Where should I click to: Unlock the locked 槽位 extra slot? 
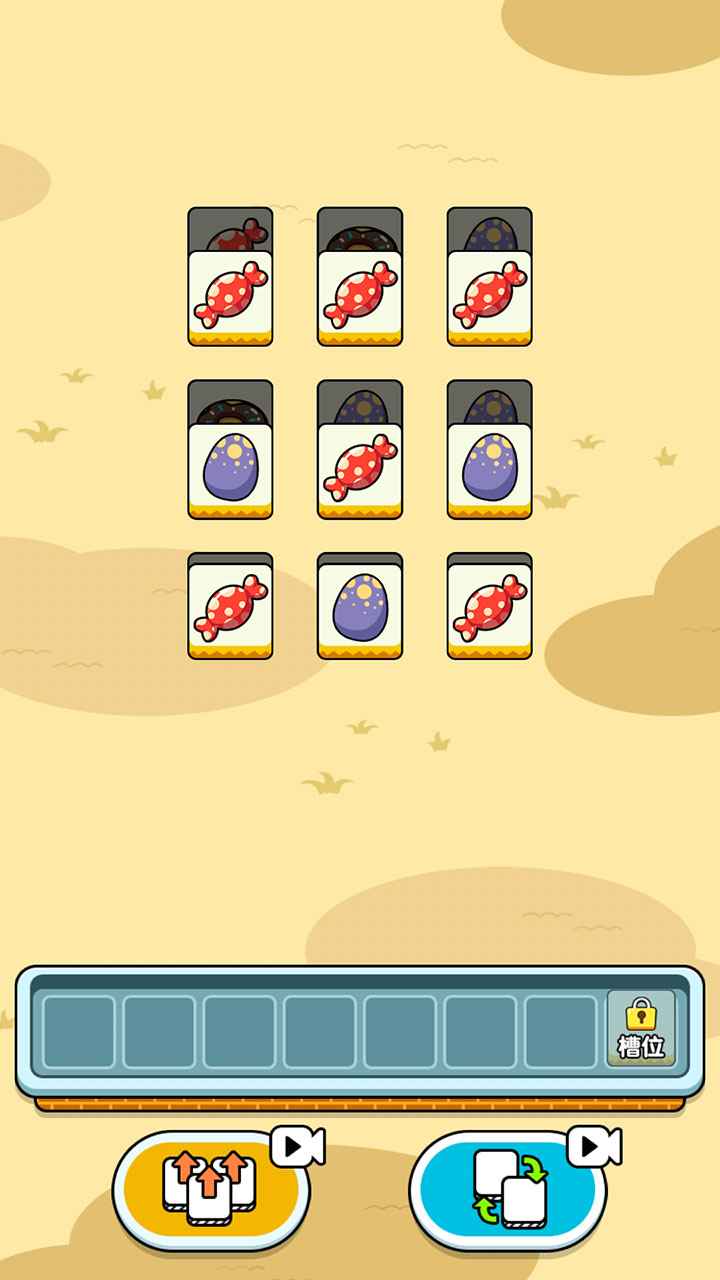click(640, 1030)
